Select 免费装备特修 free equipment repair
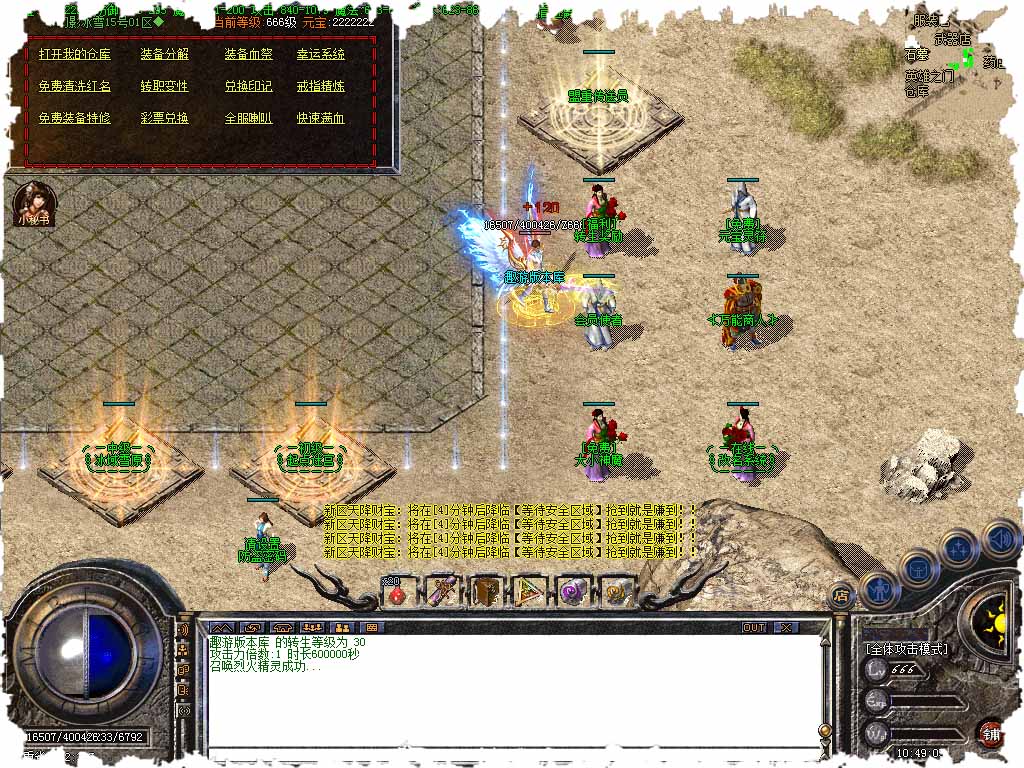 point(74,118)
